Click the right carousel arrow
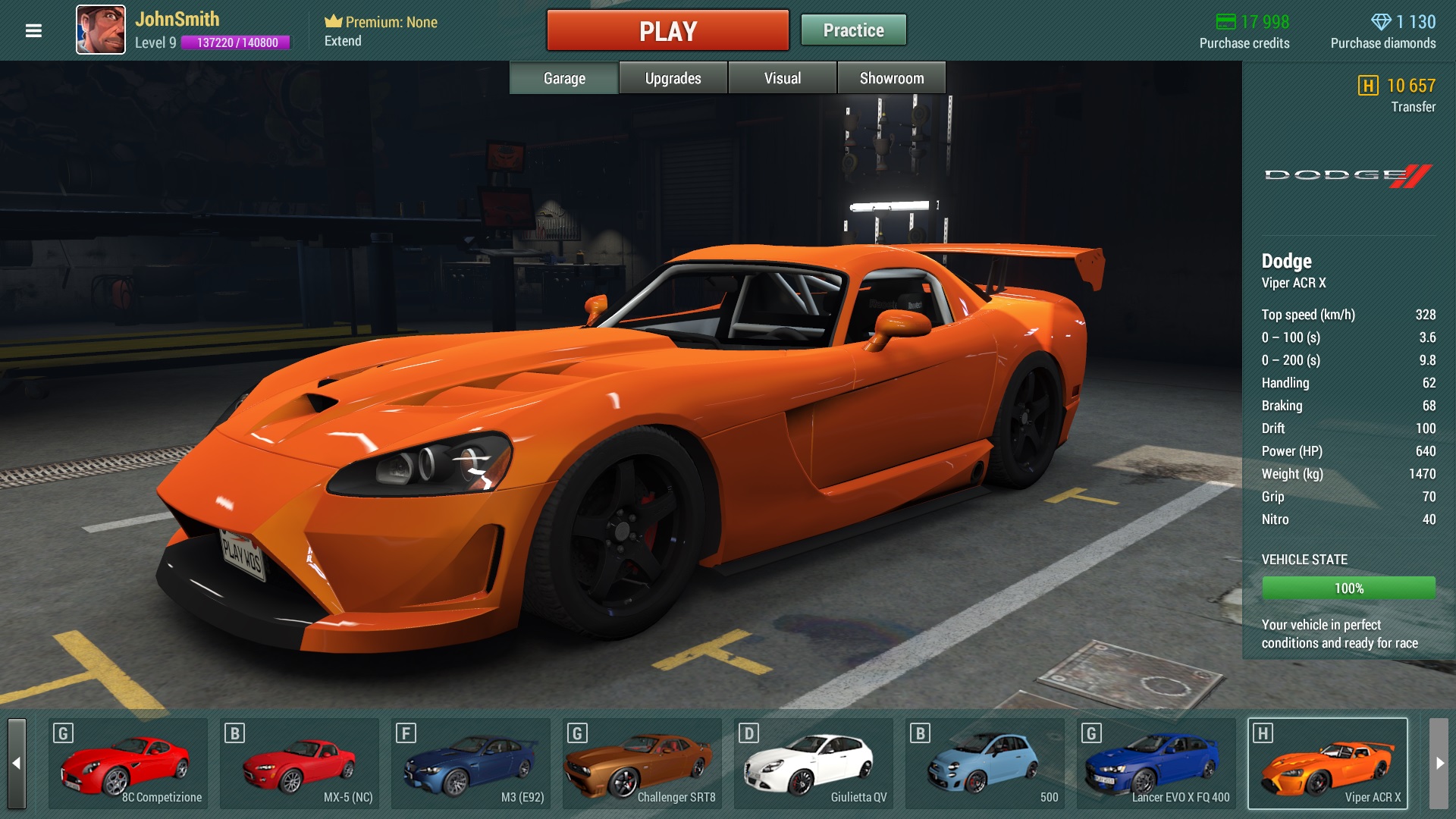 point(1438,762)
